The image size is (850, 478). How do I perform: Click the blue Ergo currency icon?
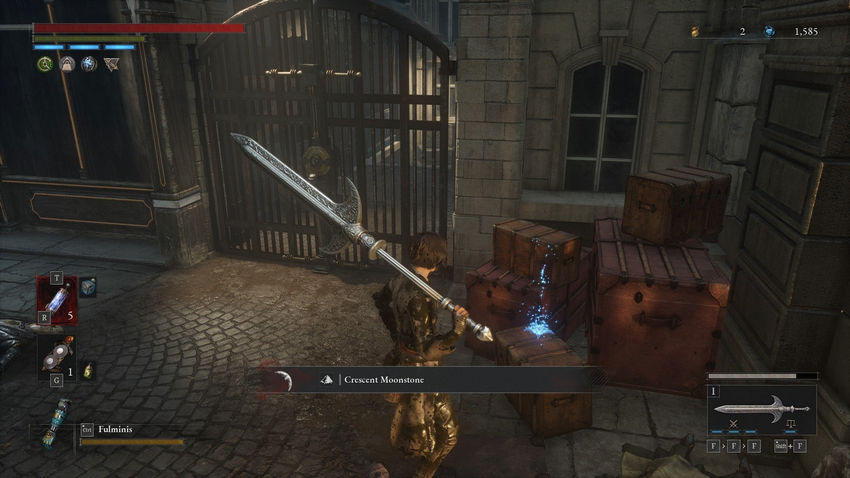pyautogui.click(x=769, y=32)
